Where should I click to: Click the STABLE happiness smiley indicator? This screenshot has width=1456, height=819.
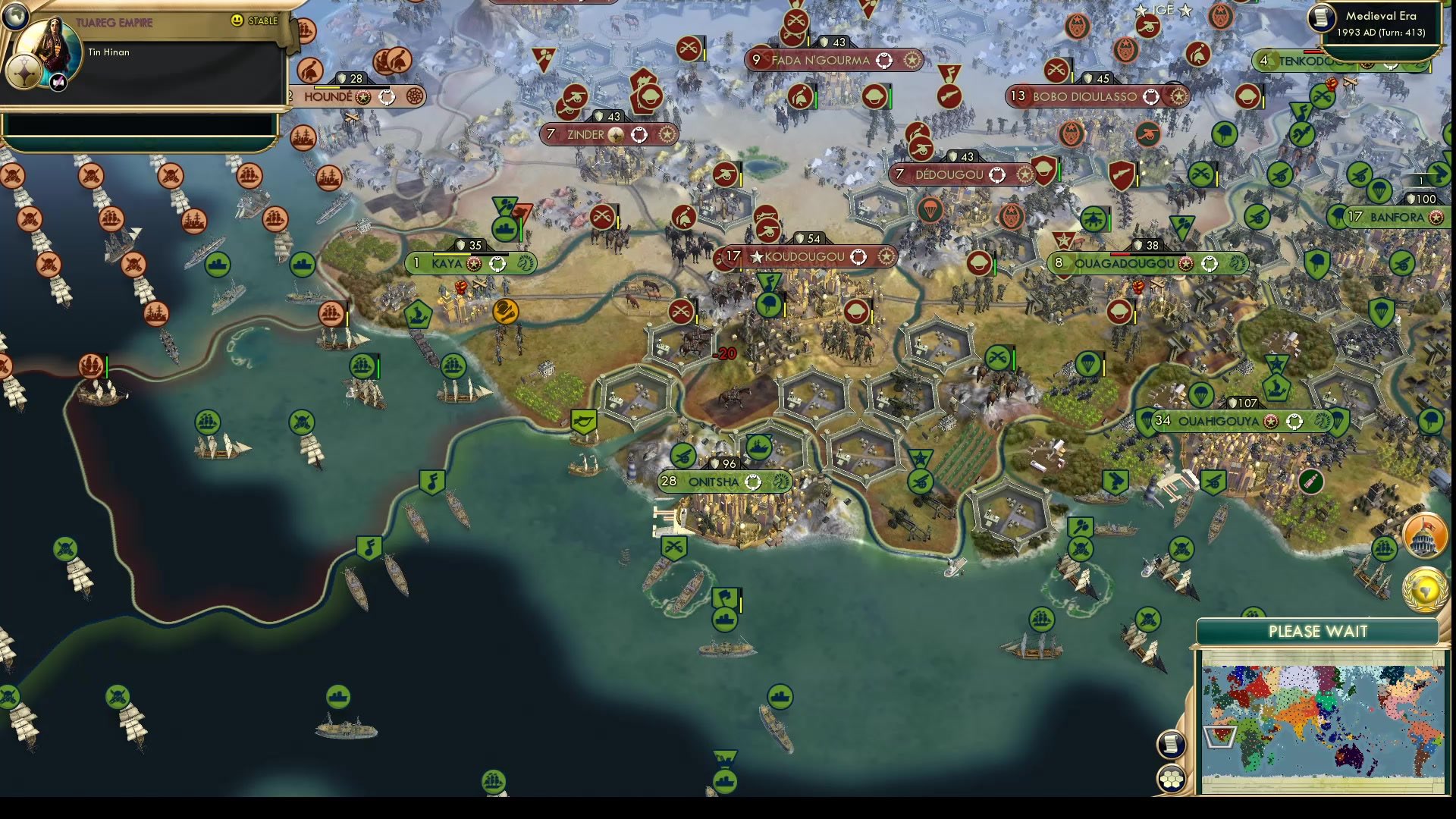(237, 22)
